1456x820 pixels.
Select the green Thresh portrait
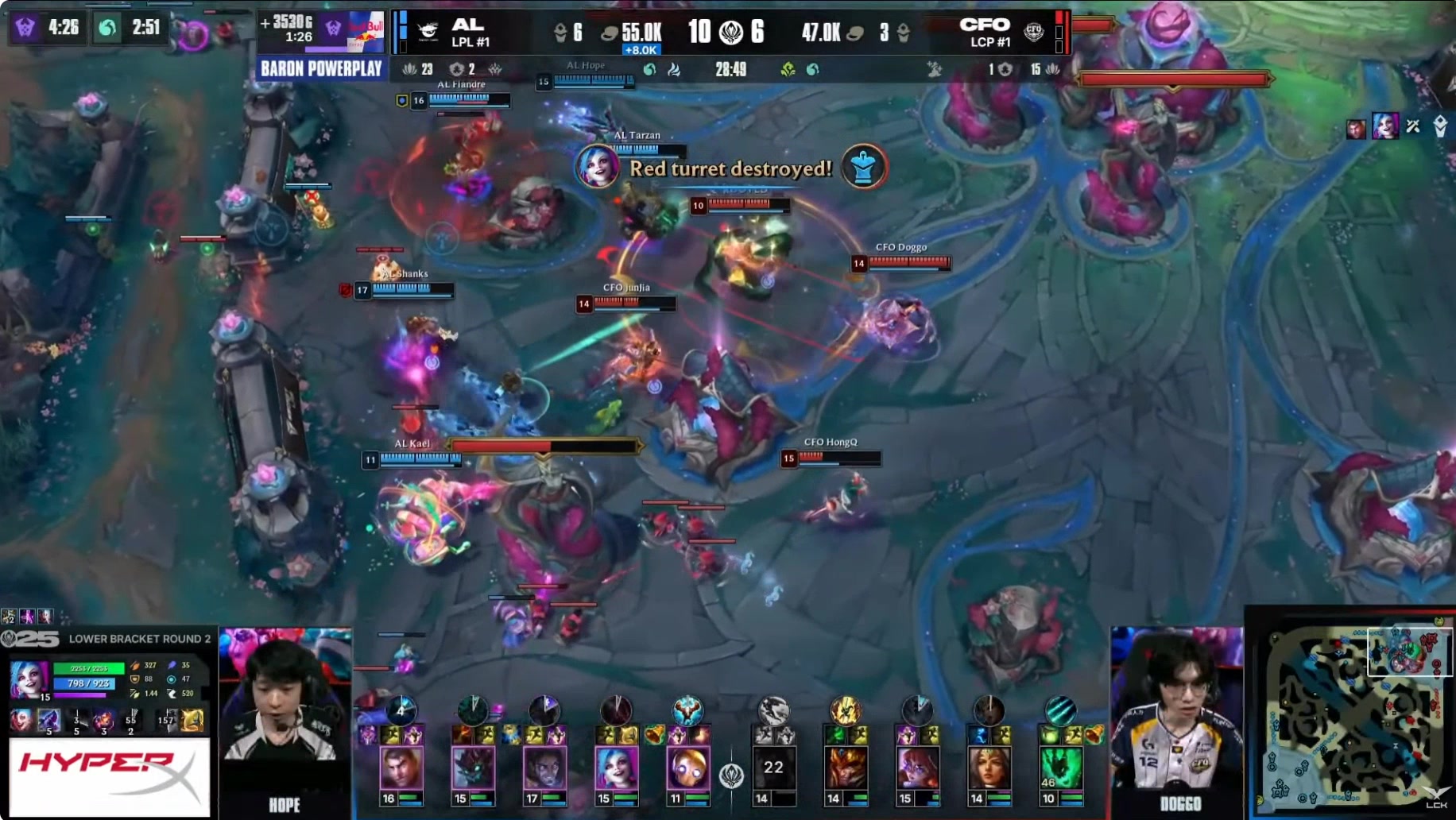[x=1060, y=768]
